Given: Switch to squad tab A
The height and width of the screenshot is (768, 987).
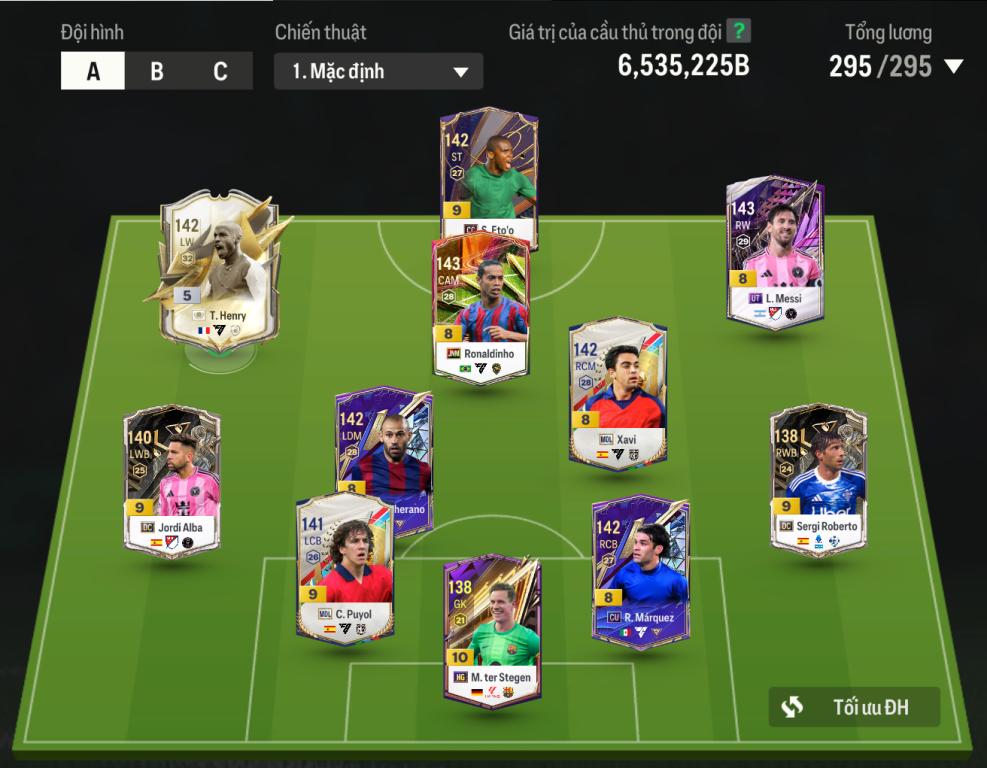Looking at the screenshot, I should click(x=93, y=71).
